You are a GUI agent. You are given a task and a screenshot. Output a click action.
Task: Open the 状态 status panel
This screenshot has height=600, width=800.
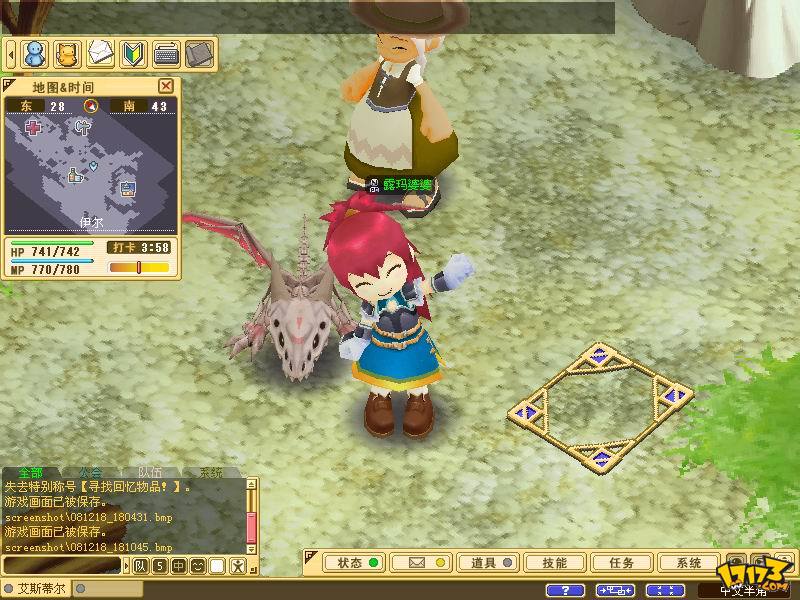pyautogui.click(x=356, y=563)
